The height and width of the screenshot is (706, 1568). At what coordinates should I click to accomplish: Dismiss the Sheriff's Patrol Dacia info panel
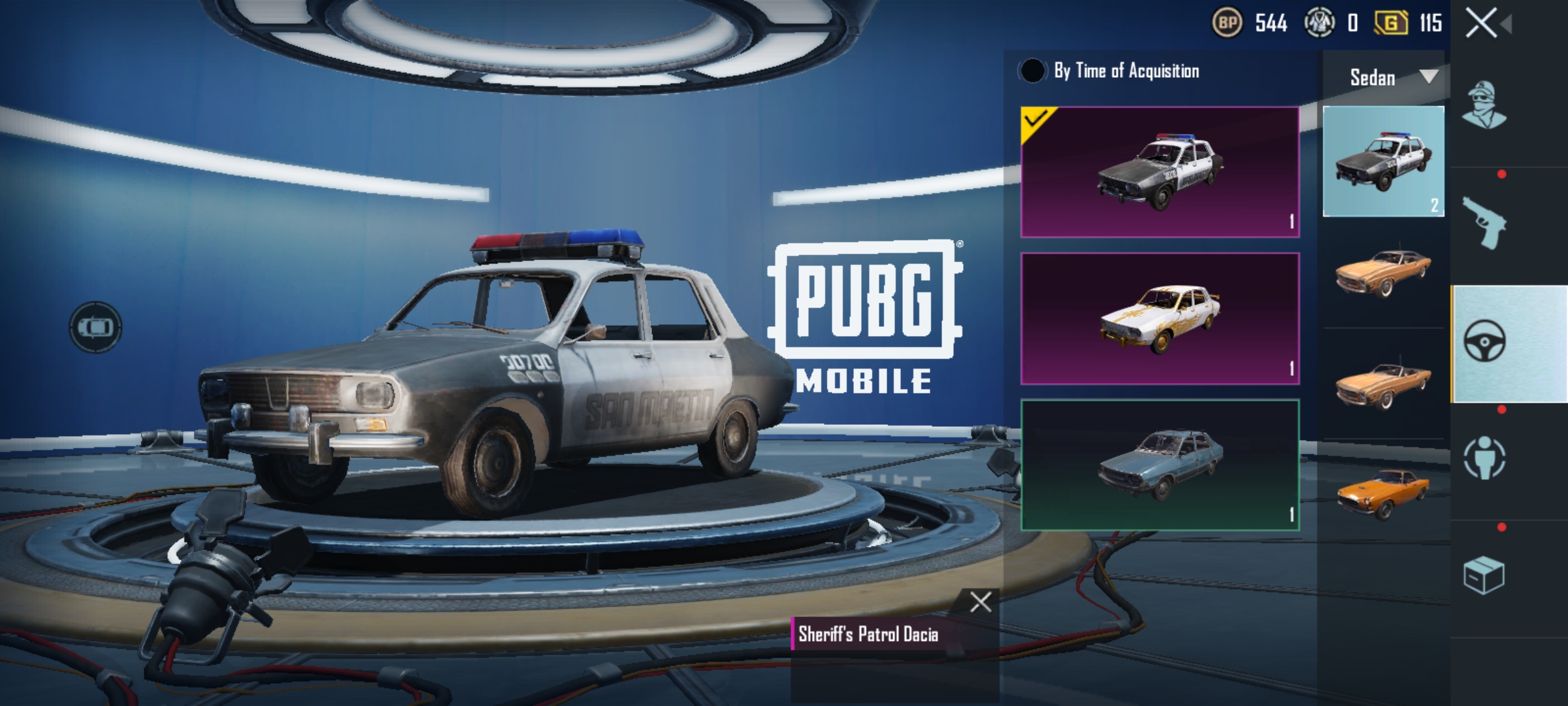coord(980,602)
